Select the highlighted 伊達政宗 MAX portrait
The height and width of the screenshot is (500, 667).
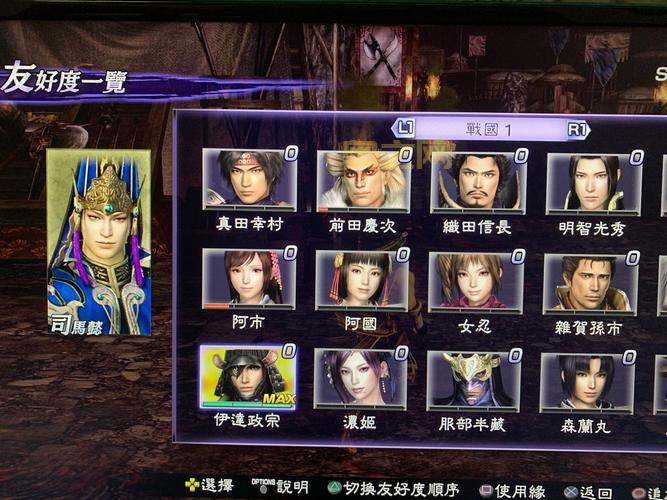tap(247, 378)
